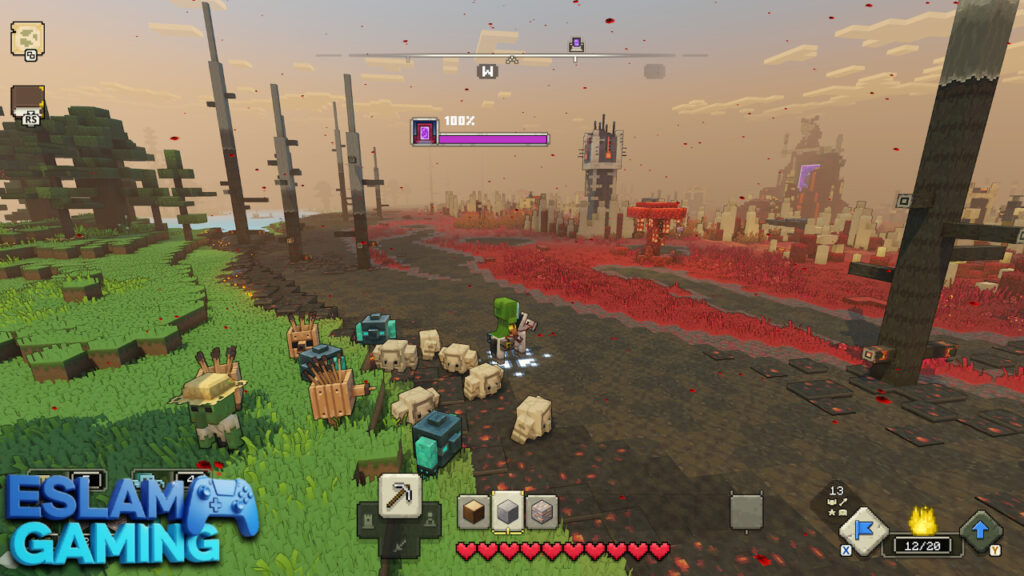
Task: Click the empty grey banner slot
Action: click(746, 511)
